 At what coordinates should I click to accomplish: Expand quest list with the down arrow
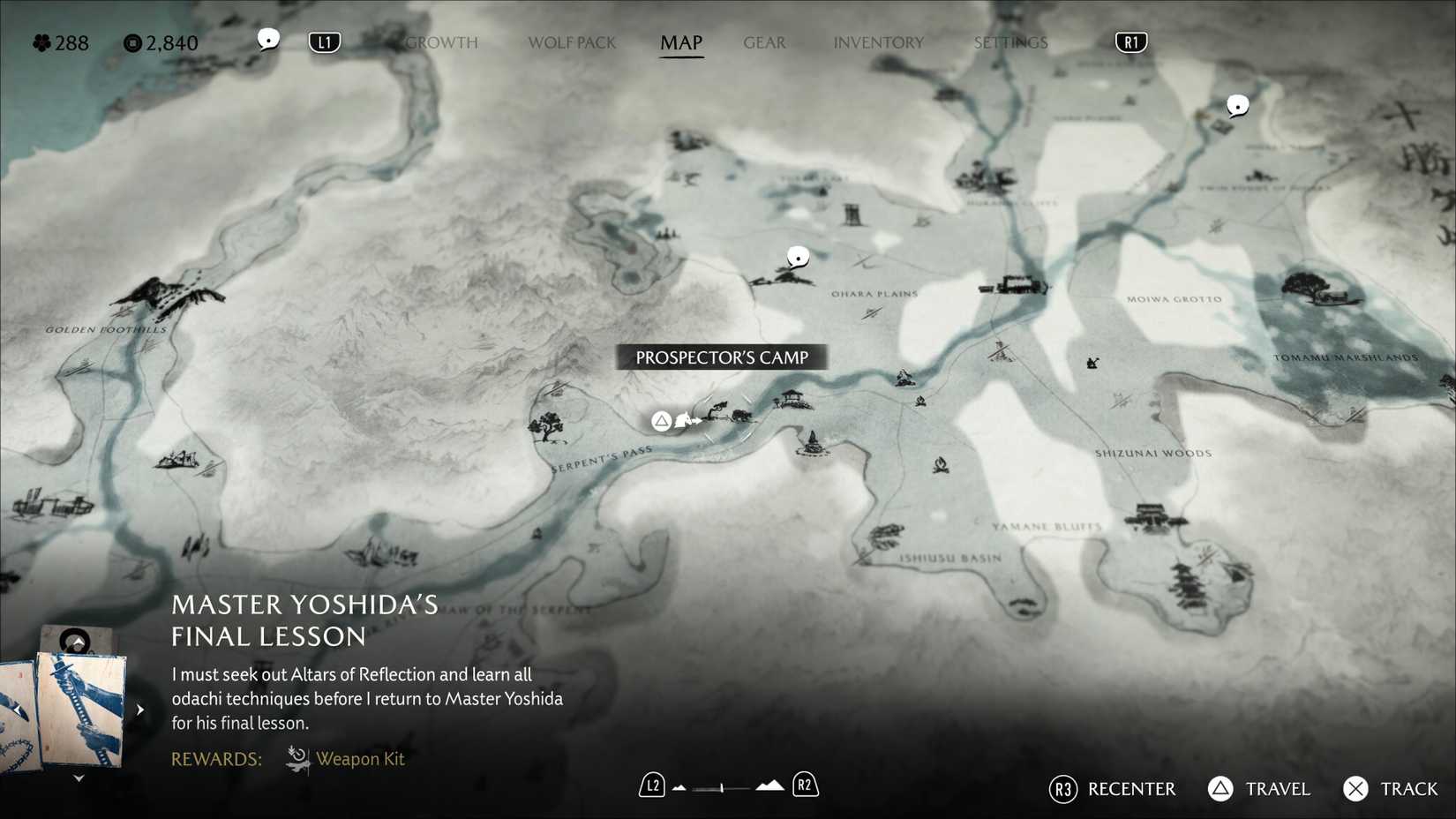(x=79, y=778)
